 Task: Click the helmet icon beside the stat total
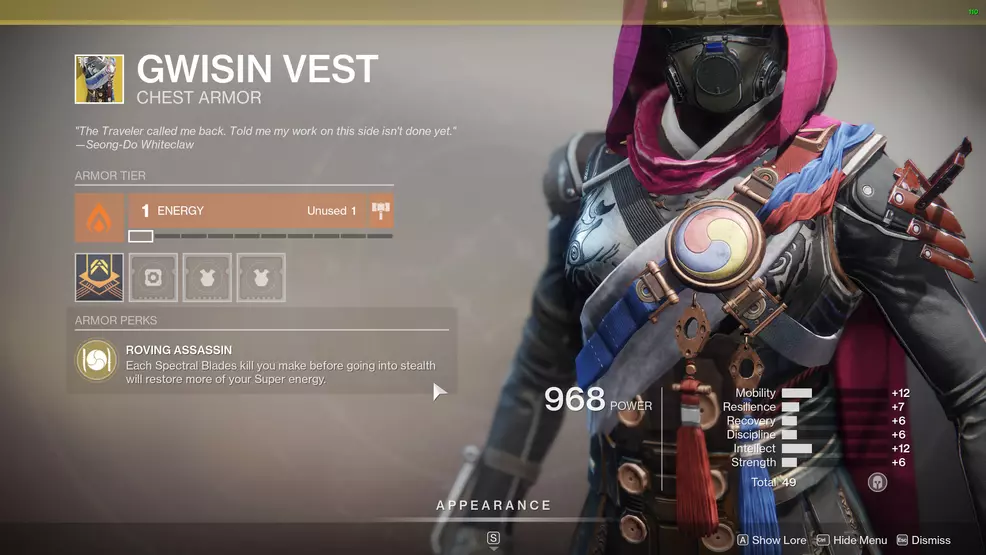pyautogui.click(x=877, y=482)
